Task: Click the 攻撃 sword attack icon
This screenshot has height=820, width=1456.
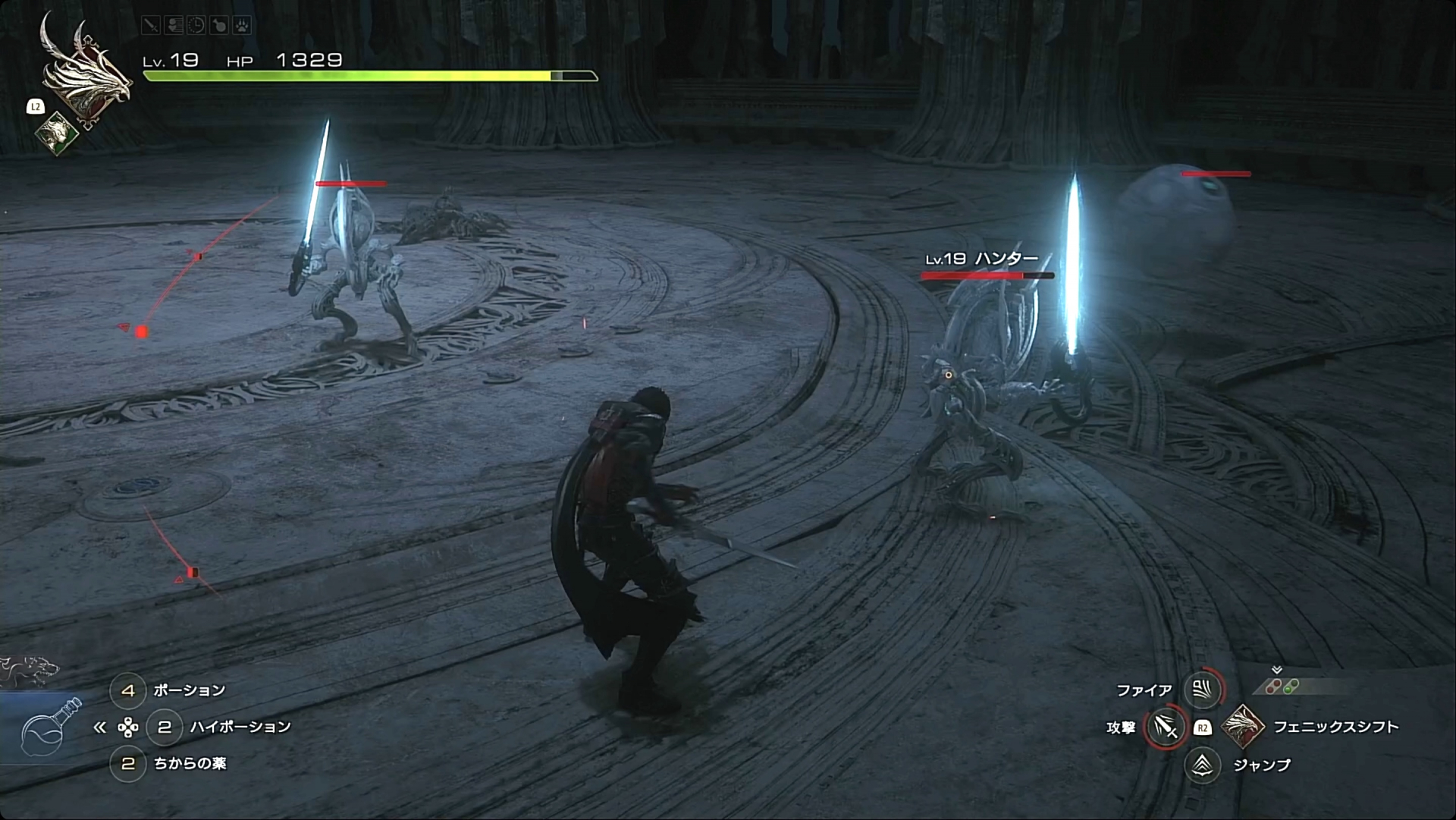Action: (x=1165, y=727)
